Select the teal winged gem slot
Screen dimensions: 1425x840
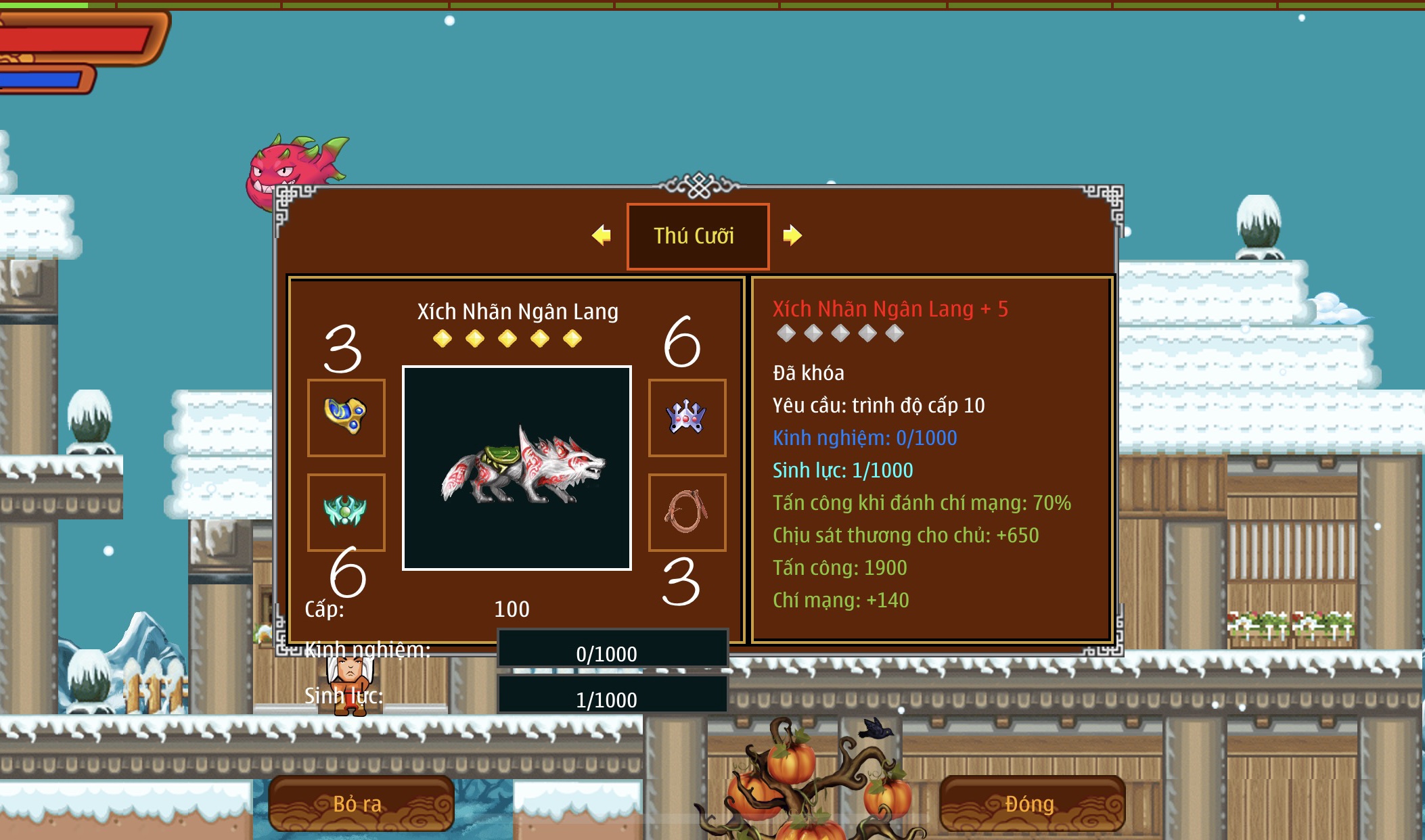pos(346,512)
